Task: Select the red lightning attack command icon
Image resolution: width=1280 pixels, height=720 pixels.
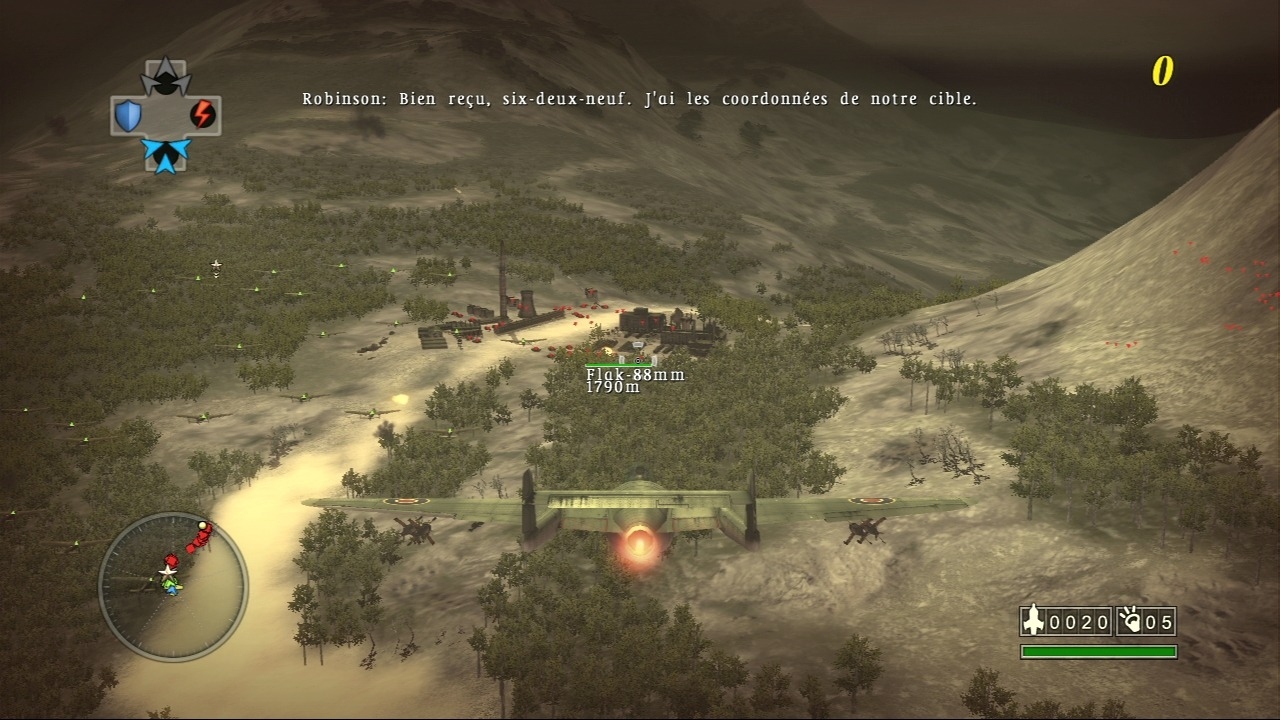Action: pos(201,113)
